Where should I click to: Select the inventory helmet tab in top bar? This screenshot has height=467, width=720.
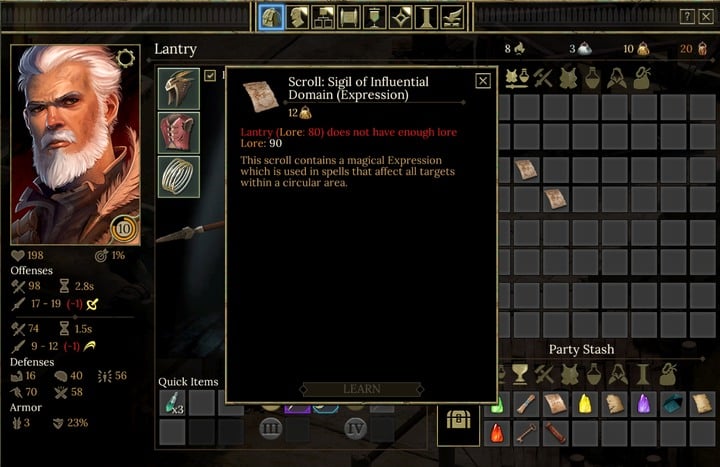(271, 17)
